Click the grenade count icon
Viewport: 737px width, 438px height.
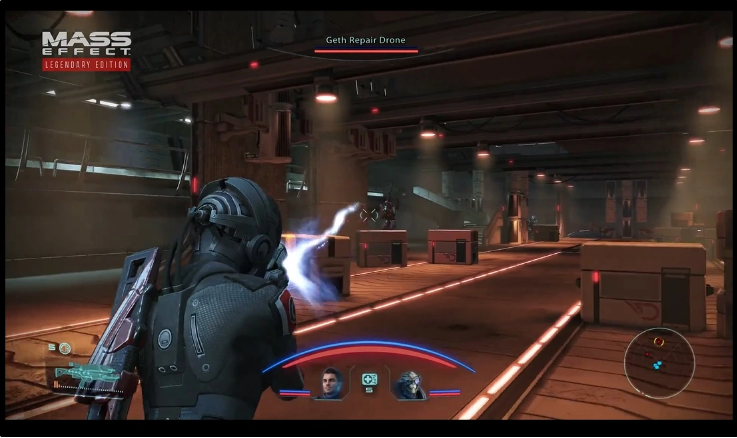click(x=64, y=348)
